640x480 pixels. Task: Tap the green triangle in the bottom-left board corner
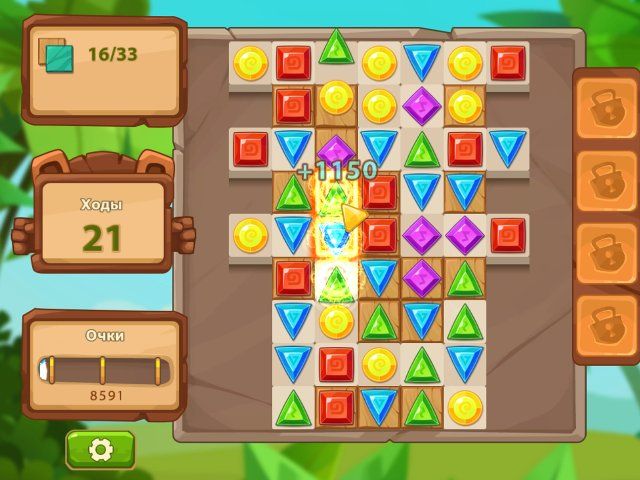pyautogui.click(x=293, y=405)
